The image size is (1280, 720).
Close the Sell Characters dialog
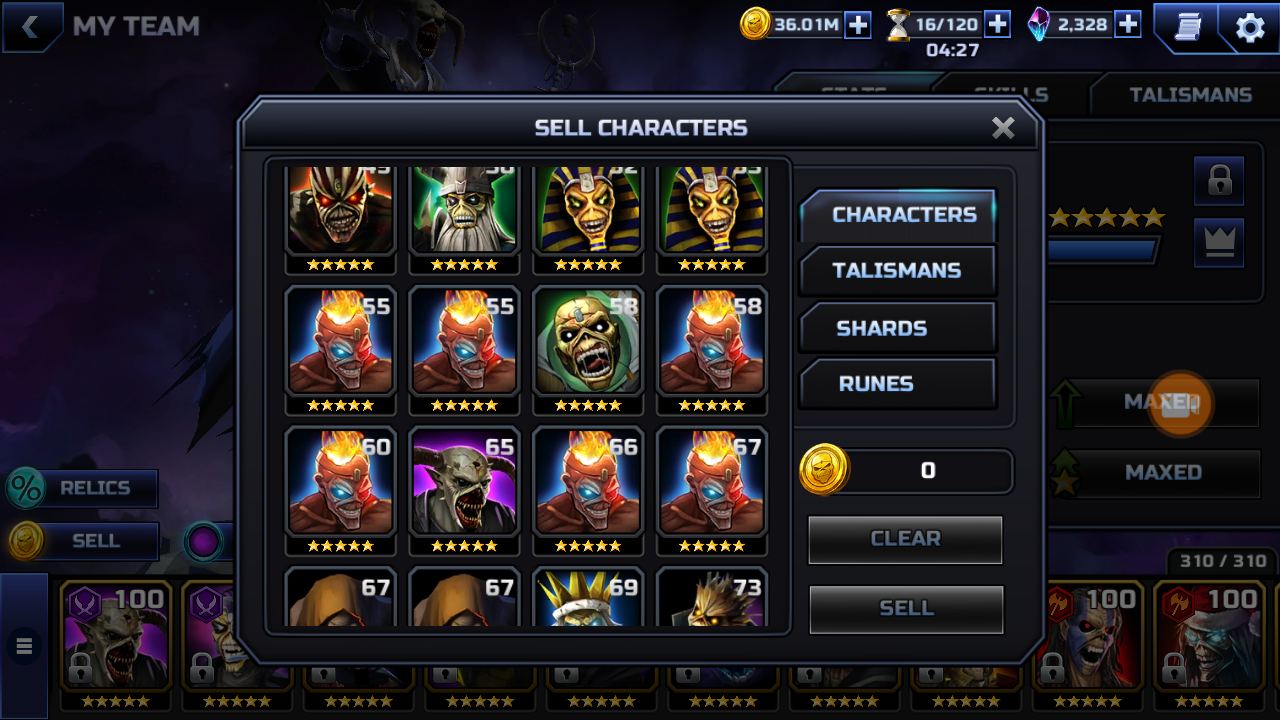1003,128
